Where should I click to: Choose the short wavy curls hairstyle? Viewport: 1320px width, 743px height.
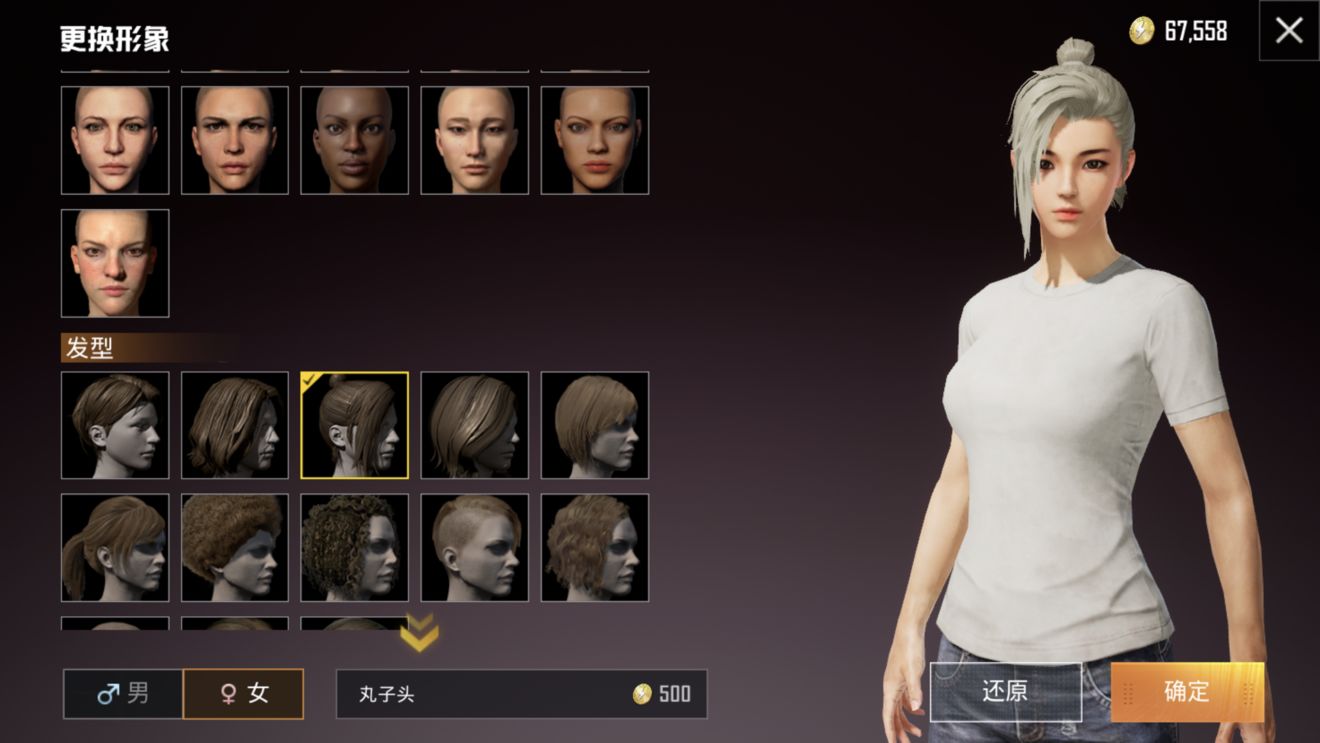[595, 548]
